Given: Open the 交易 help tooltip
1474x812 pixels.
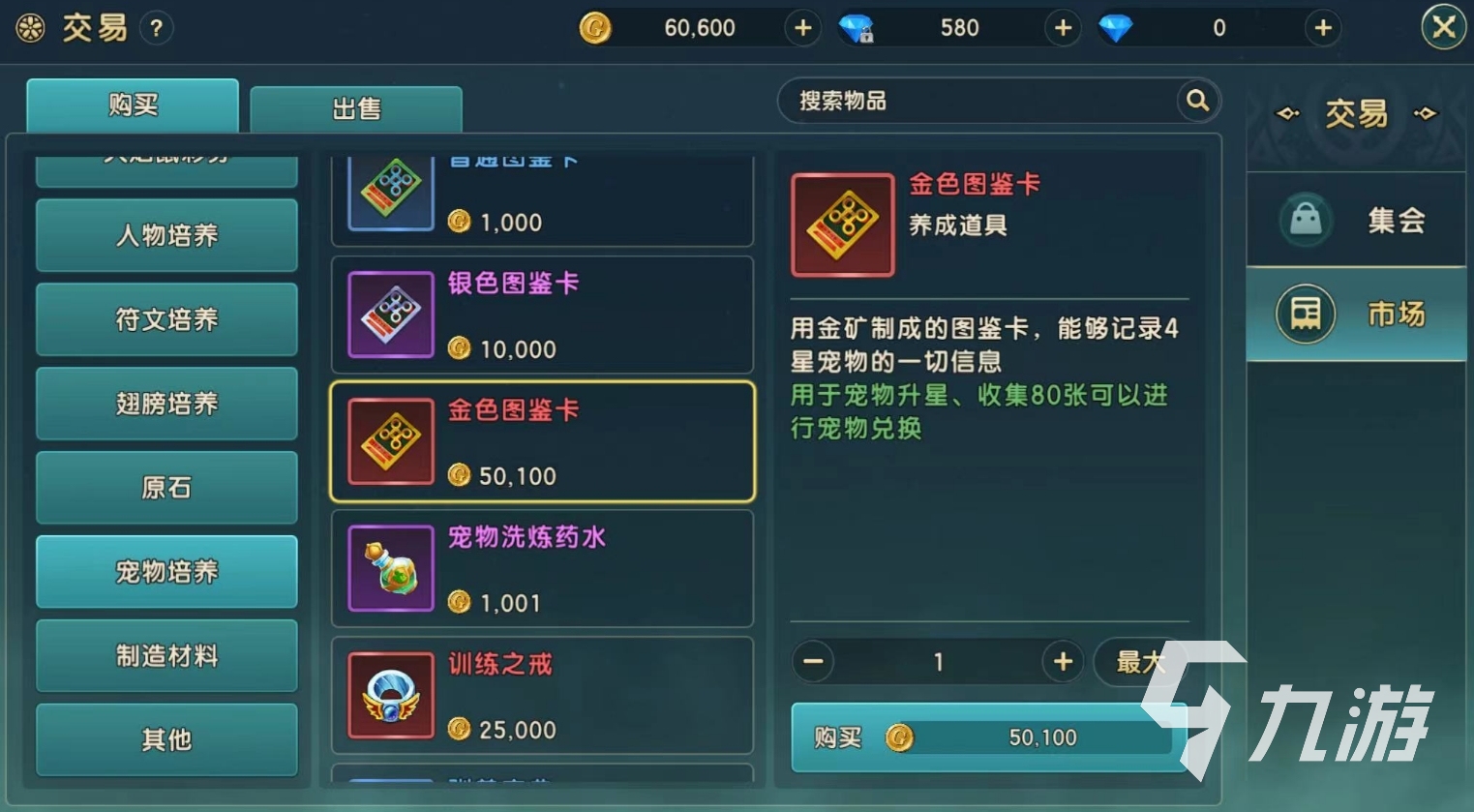Looking at the screenshot, I should (x=157, y=28).
